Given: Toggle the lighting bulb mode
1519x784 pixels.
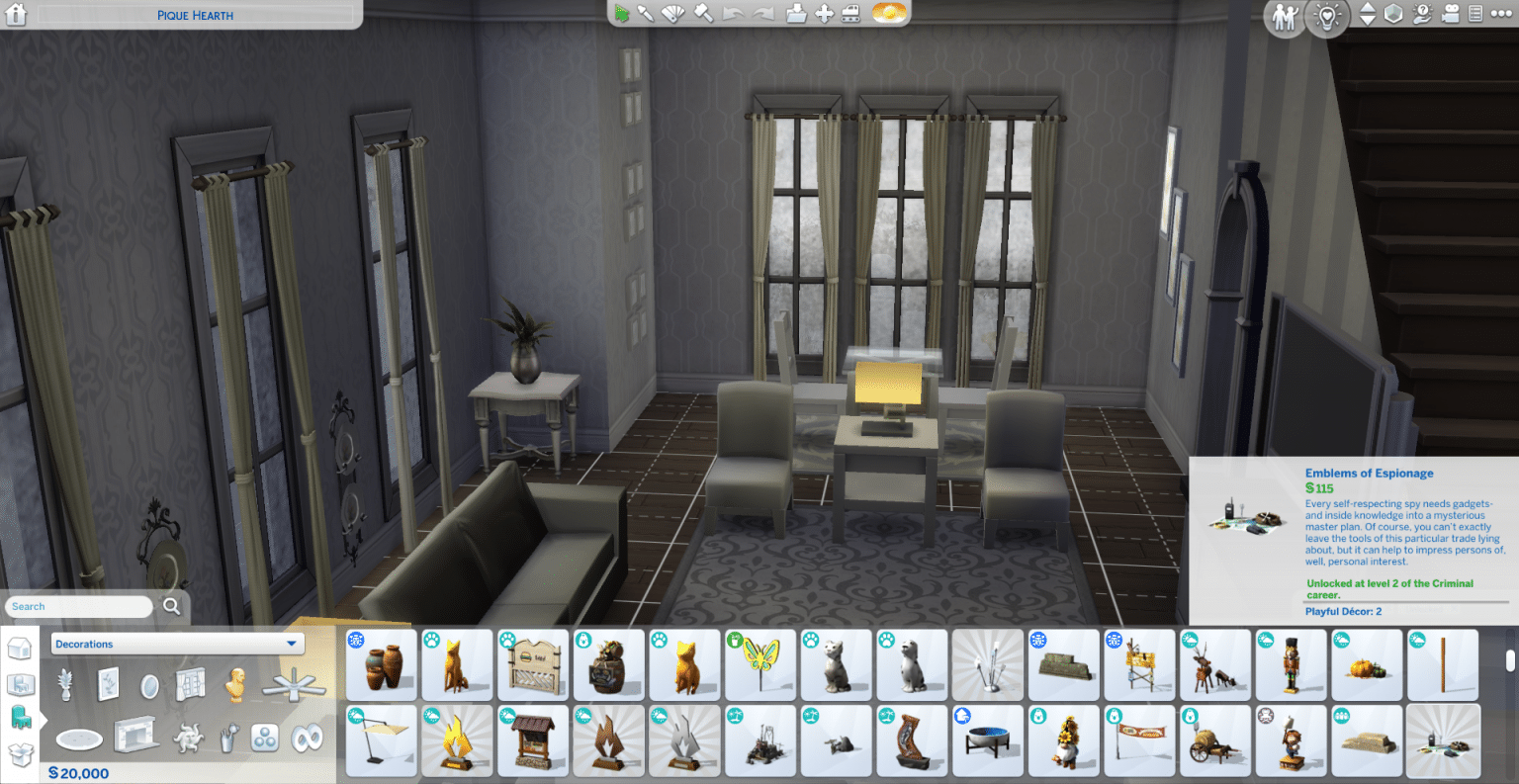Looking at the screenshot, I should pos(1328,17).
